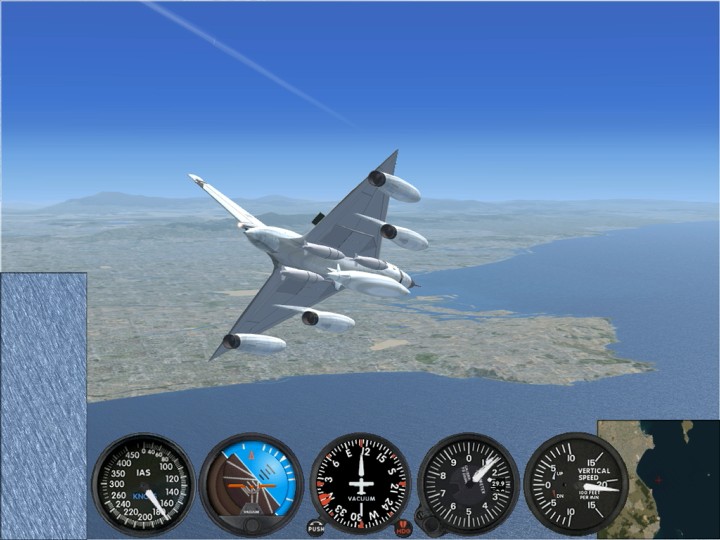Viewport: 720px width, 540px height.
Task: Select the attitude indicator instrument
Action: tap(251, 485)
